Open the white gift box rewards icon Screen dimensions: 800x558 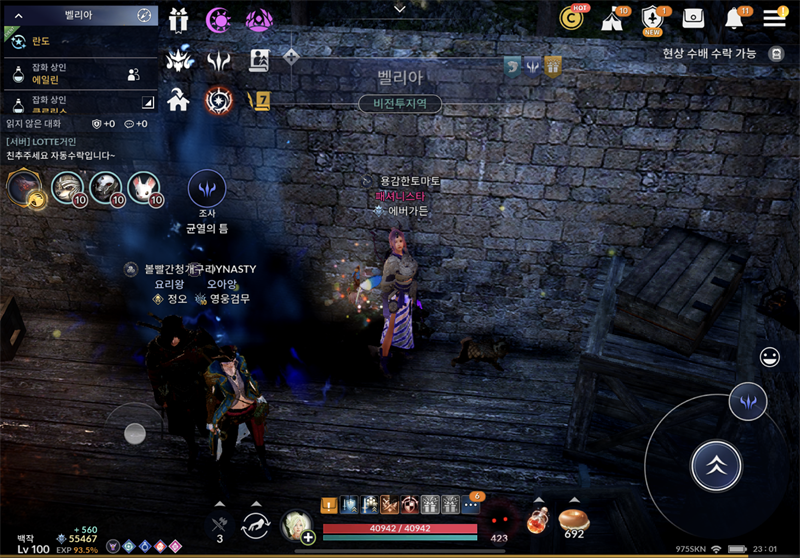[x=179, y=19]
